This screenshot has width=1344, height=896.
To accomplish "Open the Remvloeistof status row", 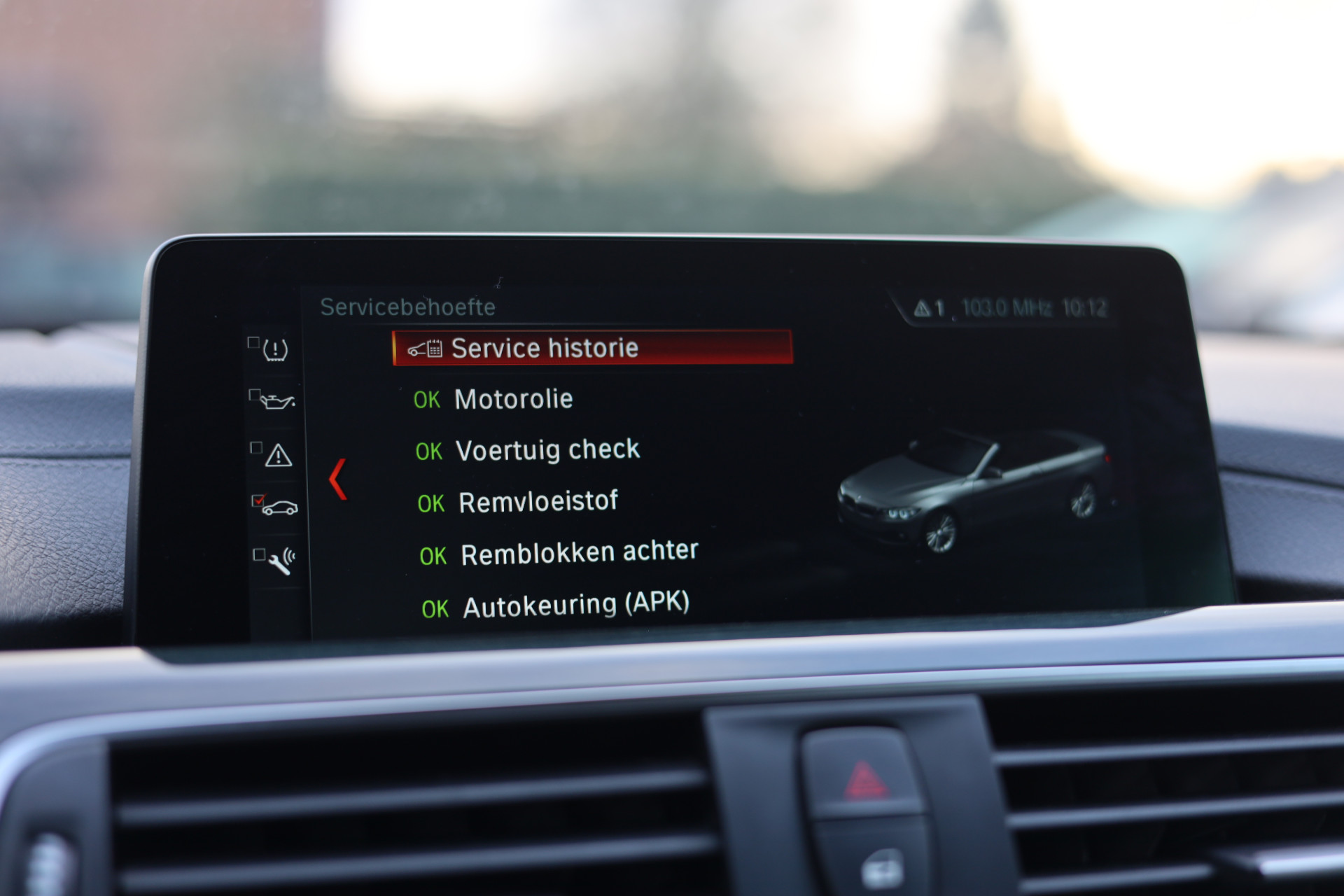I will pyautogui.click(x=537, y=502).
